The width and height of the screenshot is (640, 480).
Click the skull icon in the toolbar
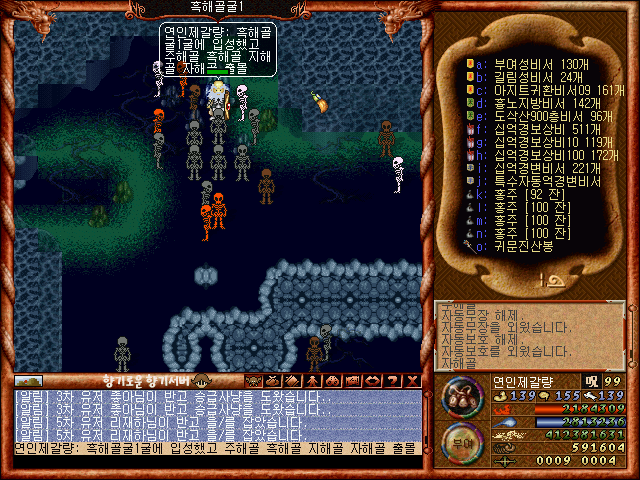point(253,380)
